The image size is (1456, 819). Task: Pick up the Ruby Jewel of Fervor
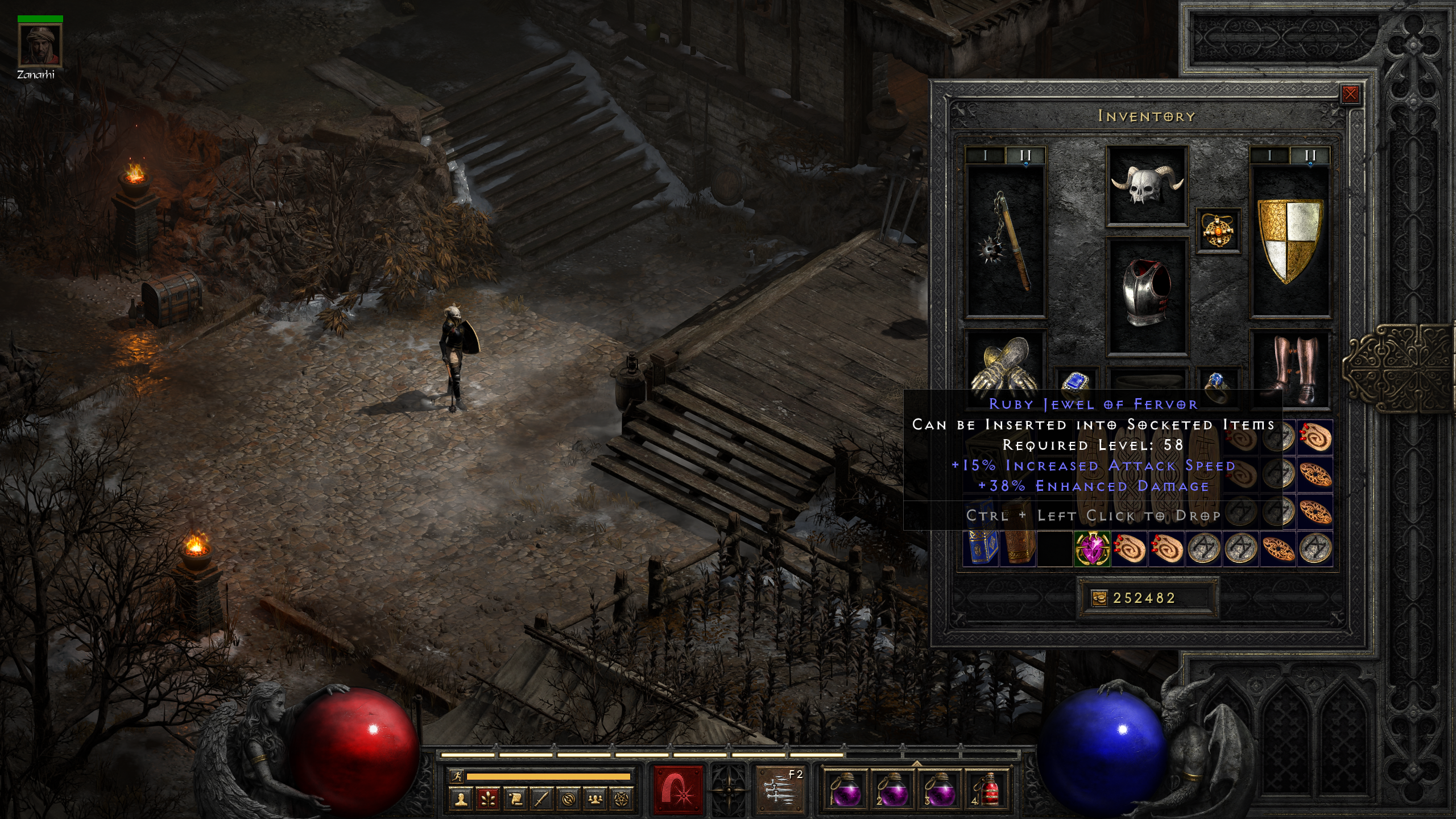pyautogui.click(x=1092, y=549)
